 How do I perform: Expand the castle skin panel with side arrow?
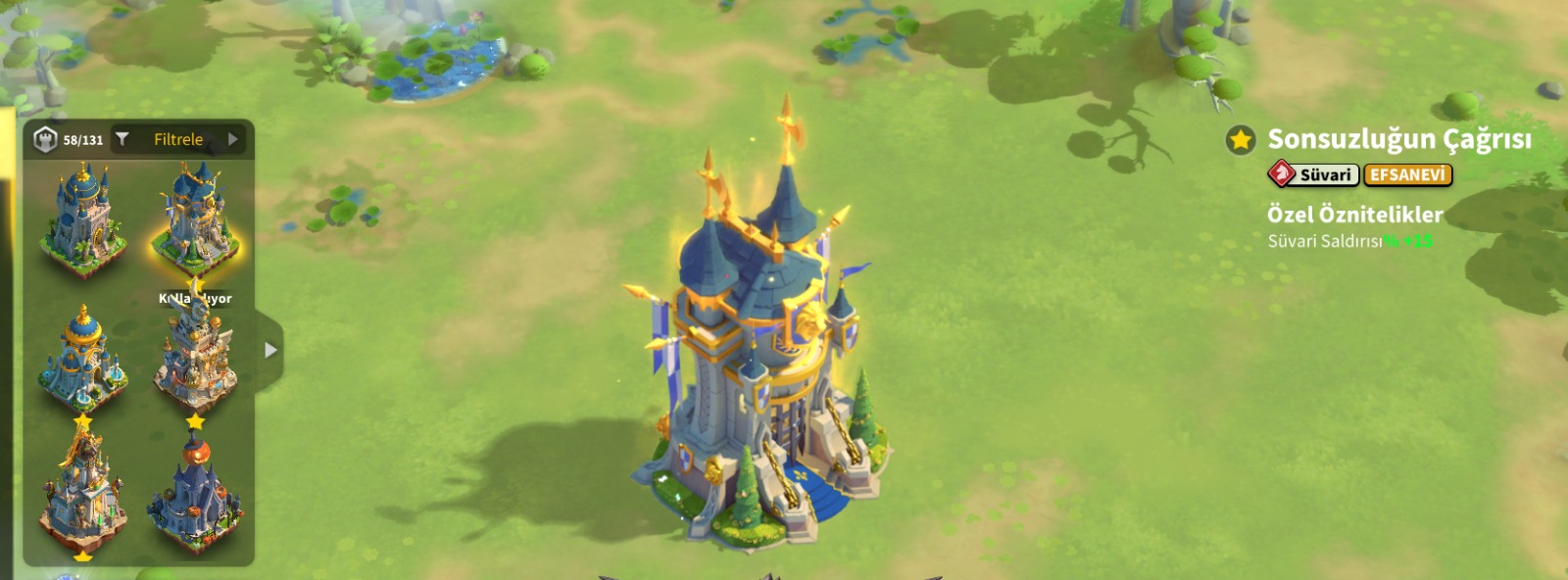pos(270,350)
